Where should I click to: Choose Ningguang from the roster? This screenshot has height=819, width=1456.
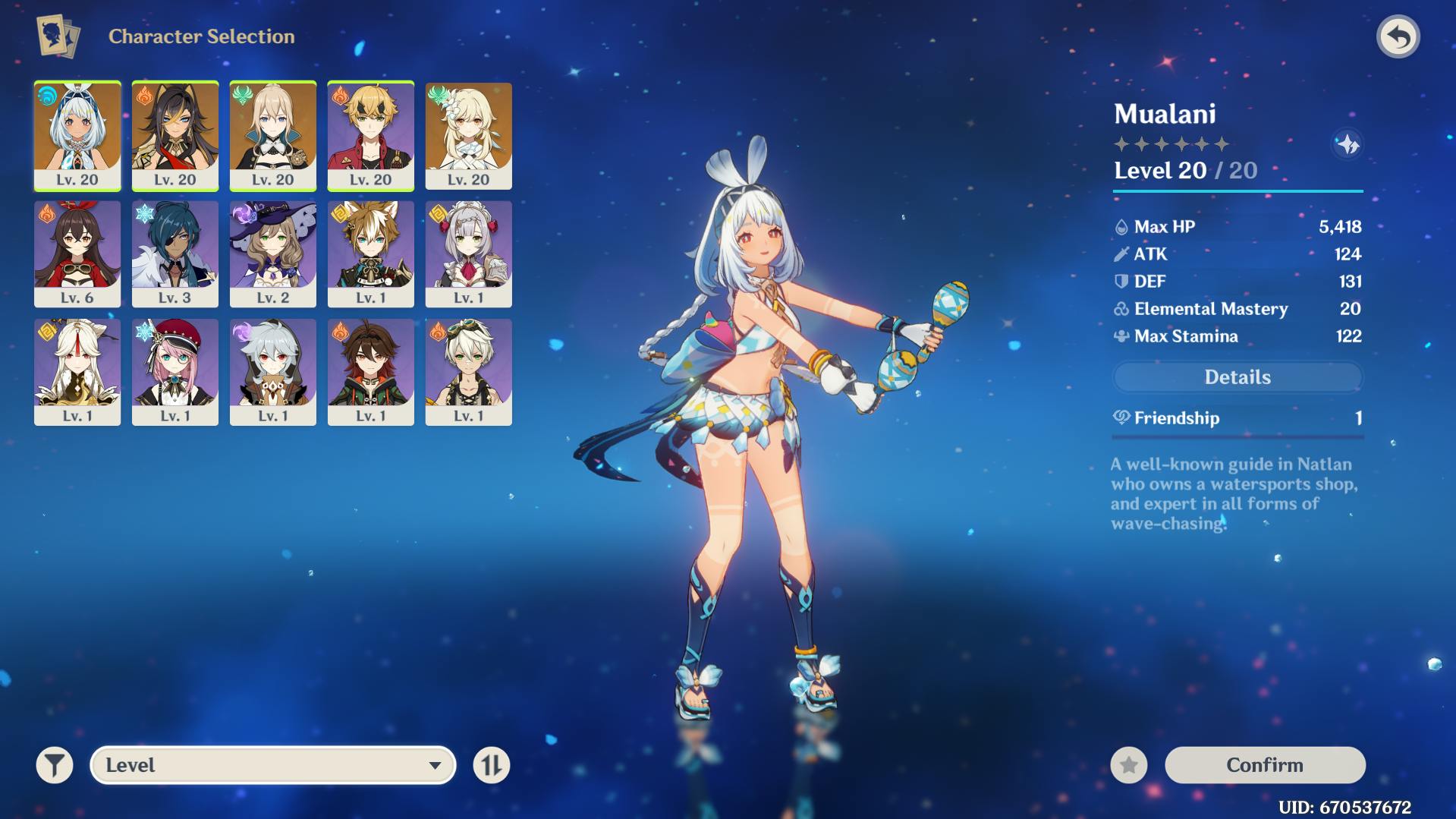point(77,372)
